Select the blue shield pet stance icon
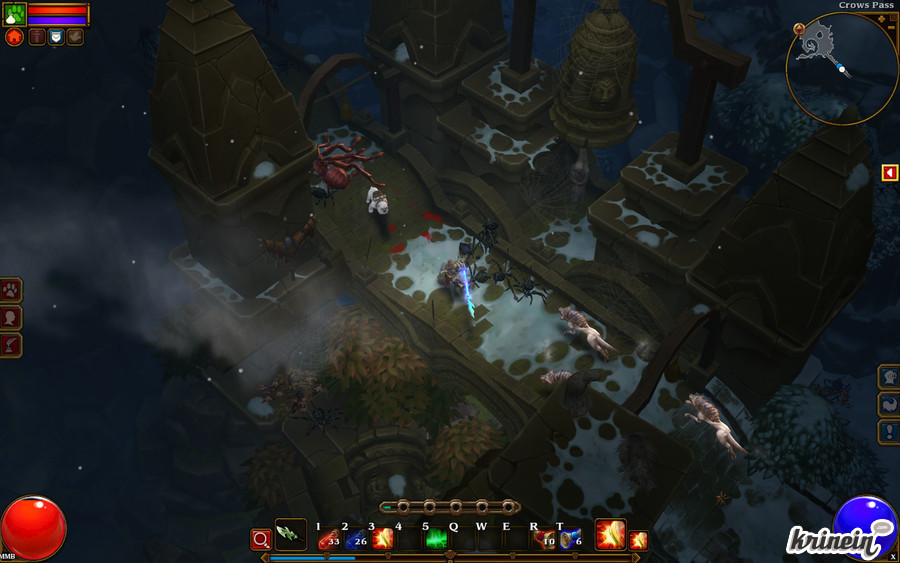Screen dimensions: 900x563 56,37
